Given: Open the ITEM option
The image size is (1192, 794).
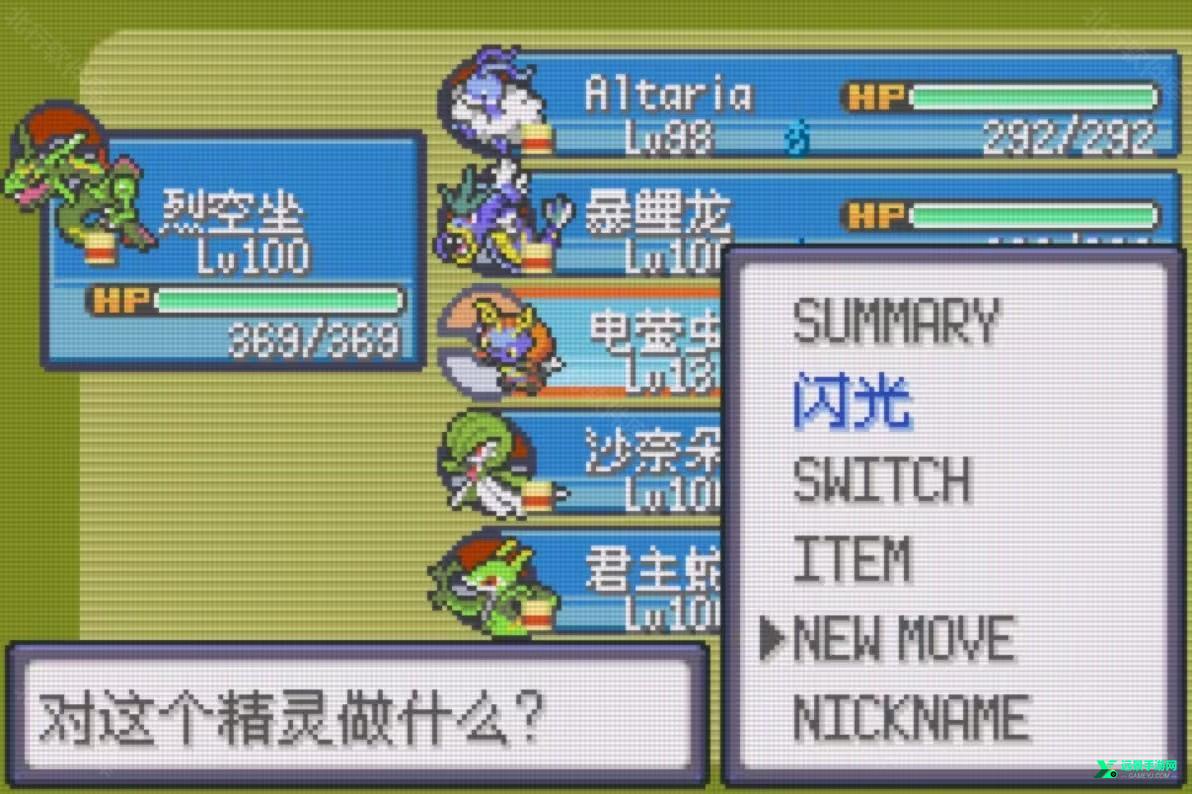Looking at the screenshot, I should point(852,559).
